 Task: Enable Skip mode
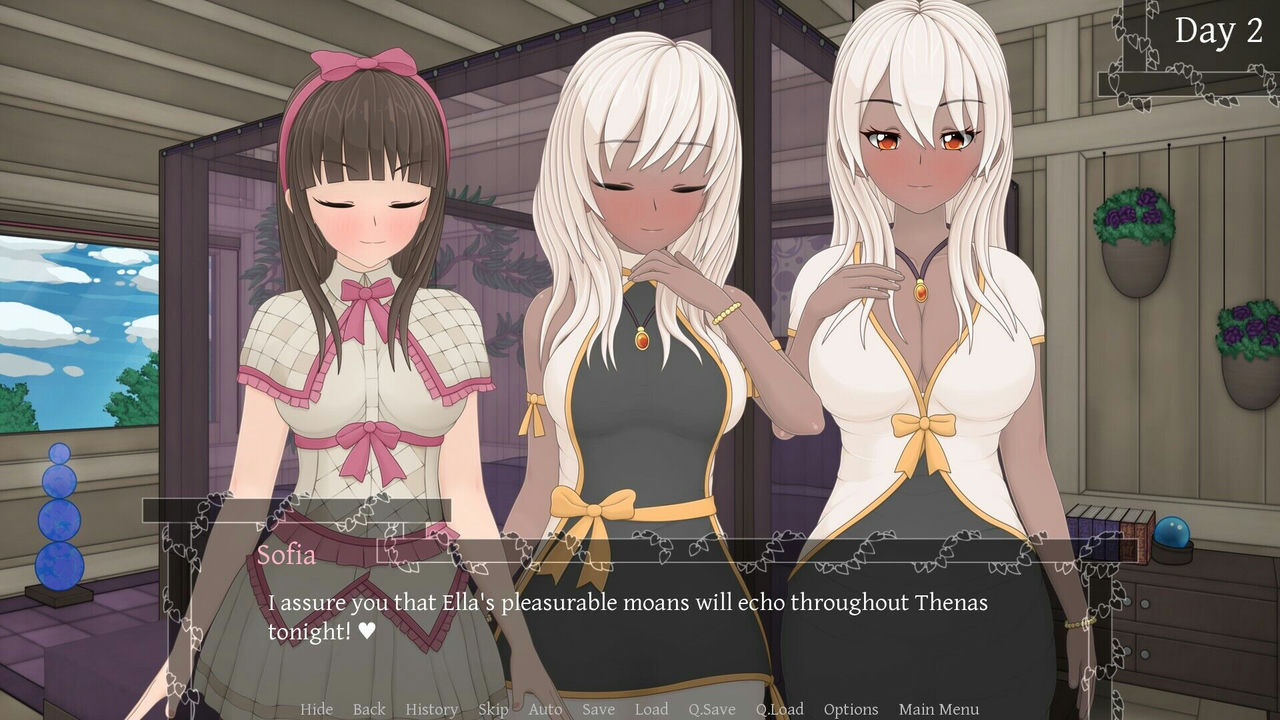pos(492,709)
